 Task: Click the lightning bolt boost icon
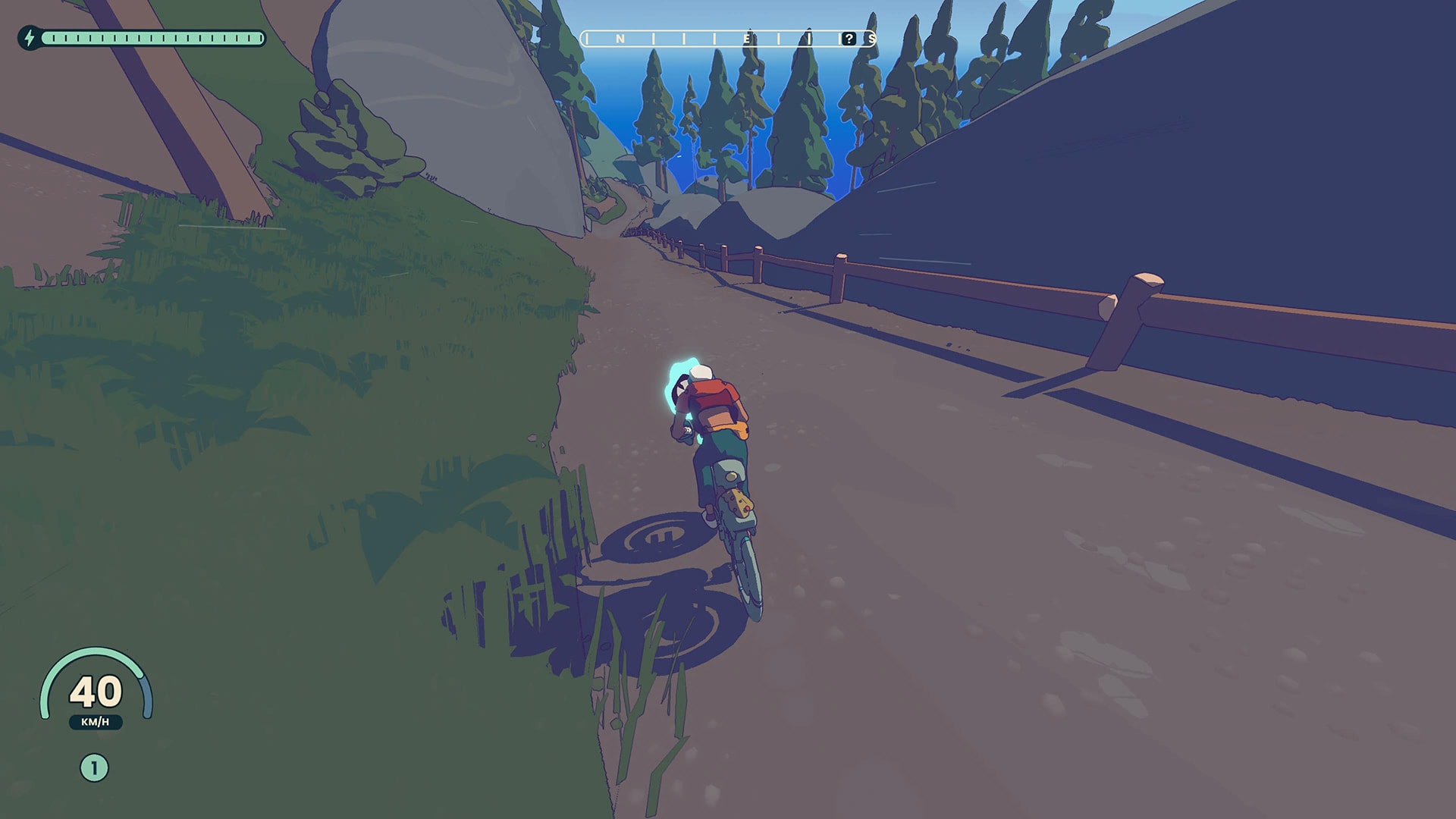30,38
